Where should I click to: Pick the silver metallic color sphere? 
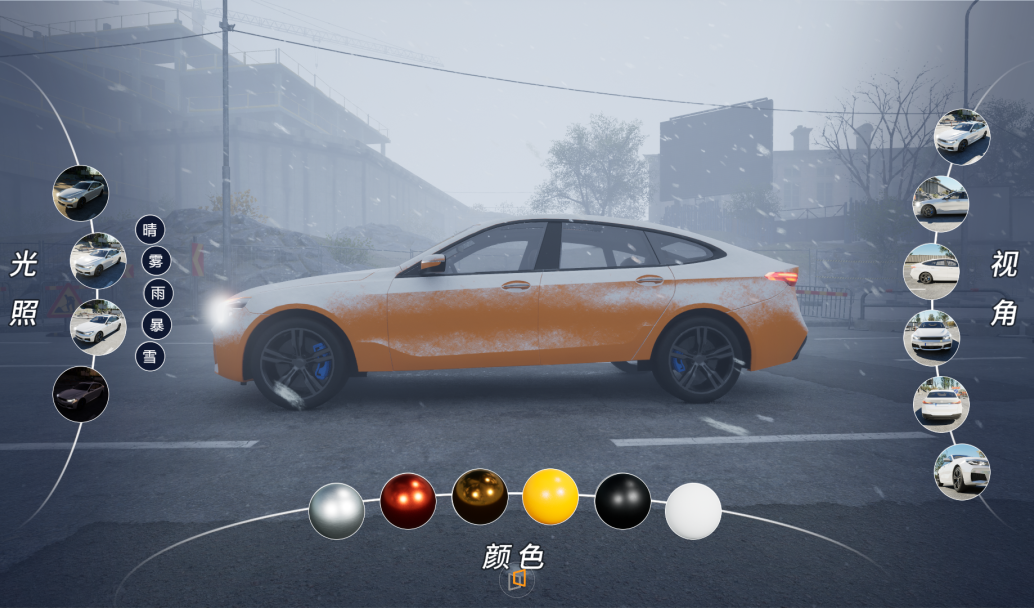pyautogui.click(x=337, y=511)
